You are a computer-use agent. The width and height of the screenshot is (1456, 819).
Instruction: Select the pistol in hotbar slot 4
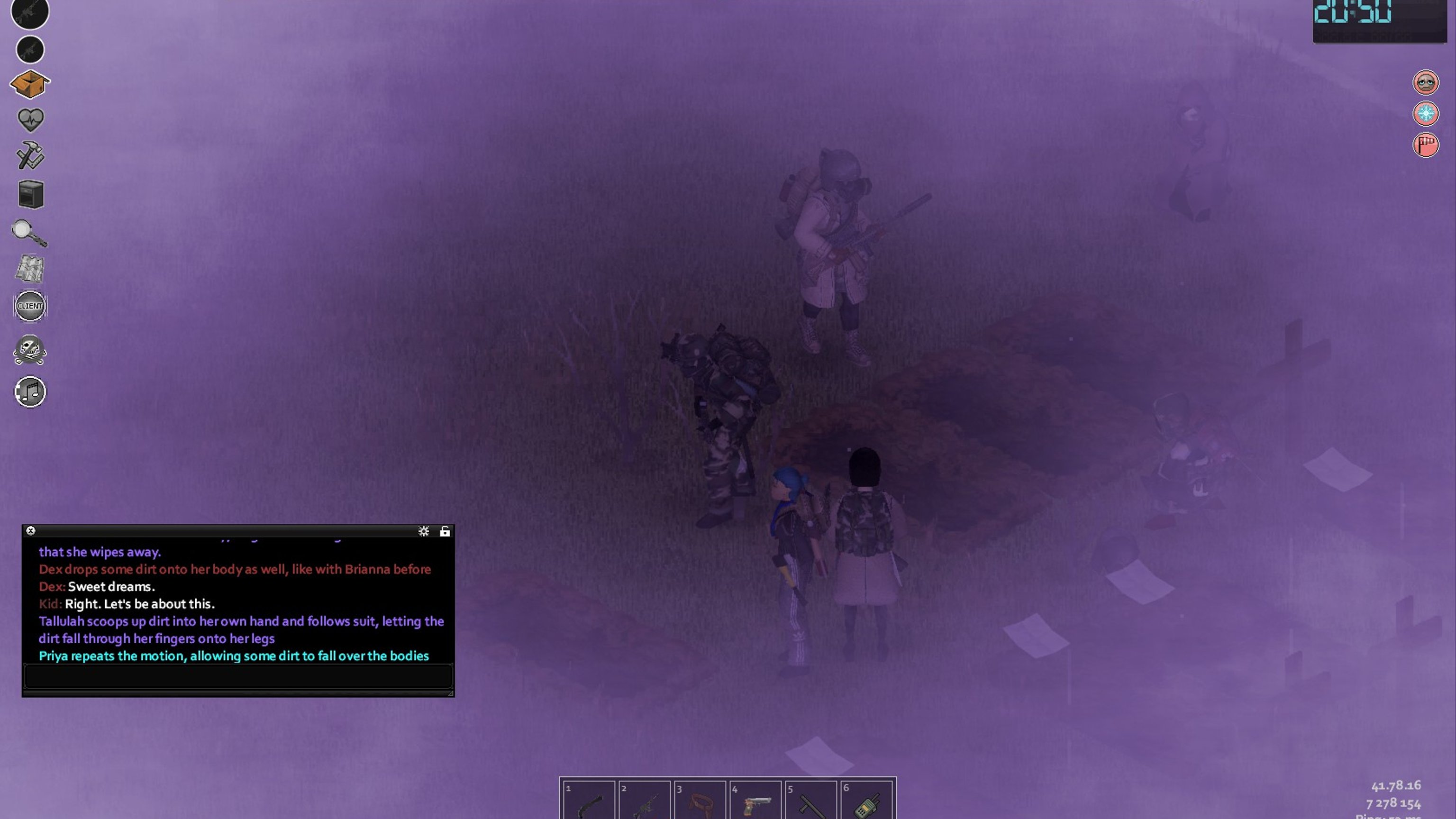point(755,802)
